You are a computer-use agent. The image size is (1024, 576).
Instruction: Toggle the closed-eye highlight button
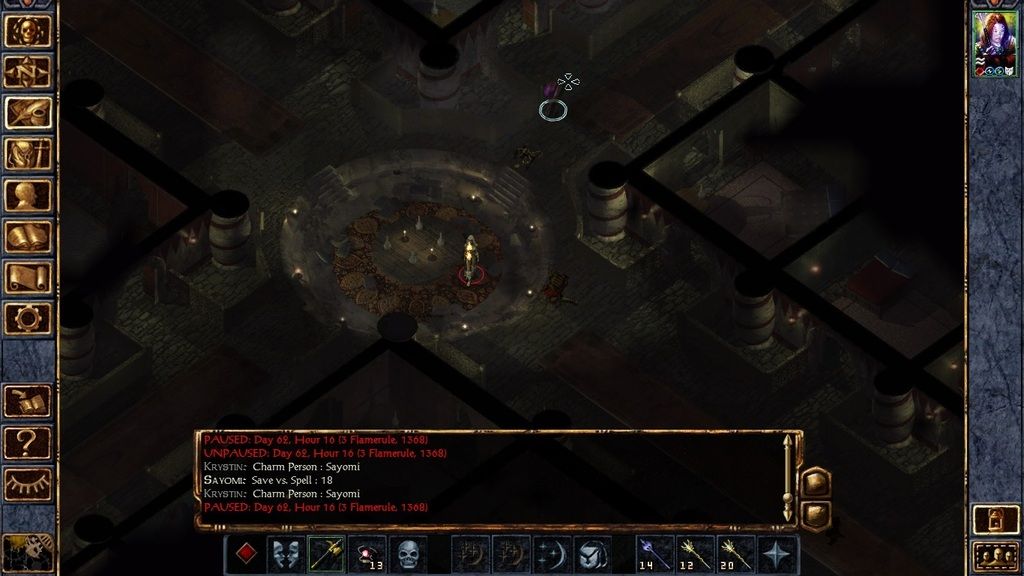tap(28, 482)
